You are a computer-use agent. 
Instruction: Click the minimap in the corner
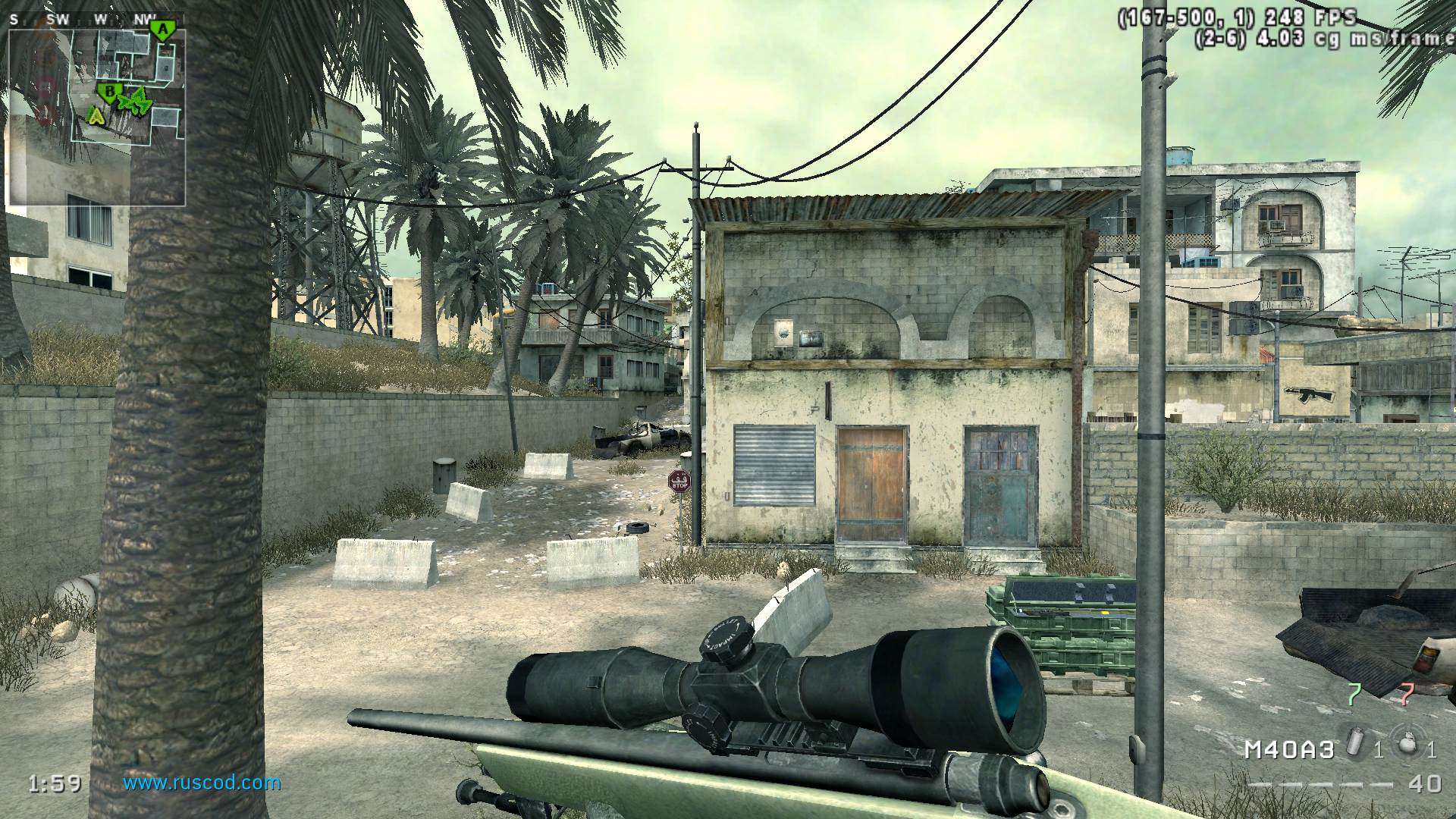(x=96, y=114)
